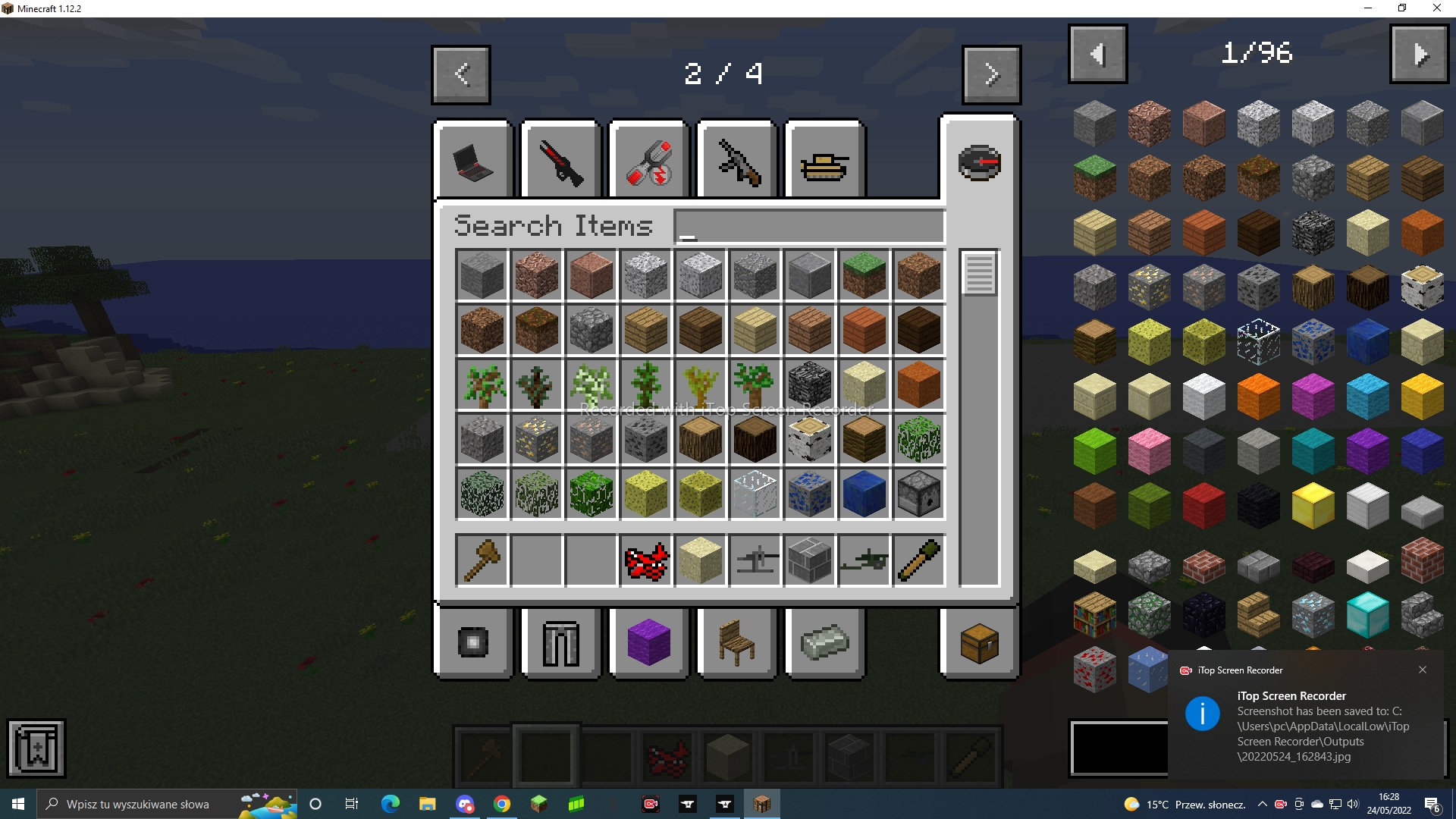1456x819 pixels.
Task: Open Google Chrome from the taskbar
Action: pyautogui.click(x=502, y=804)
